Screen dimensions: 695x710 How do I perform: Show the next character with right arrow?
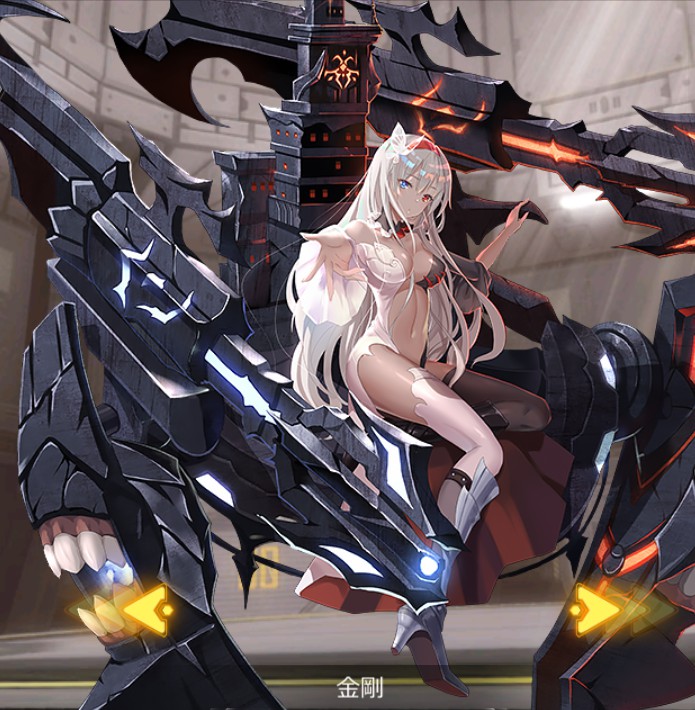click(601, 607)
